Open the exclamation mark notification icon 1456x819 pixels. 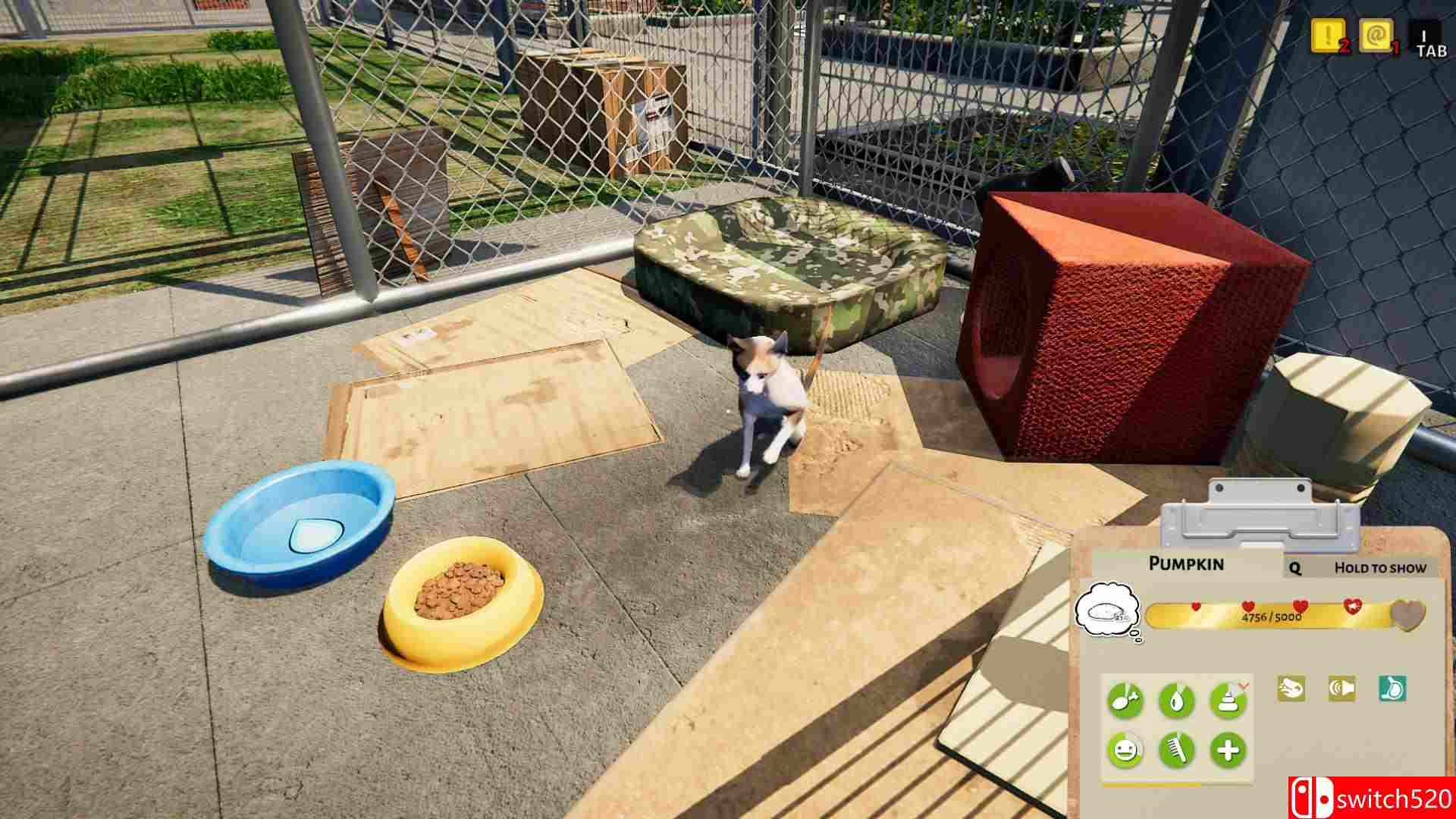pyautogui.click(x=1329, y=35)
